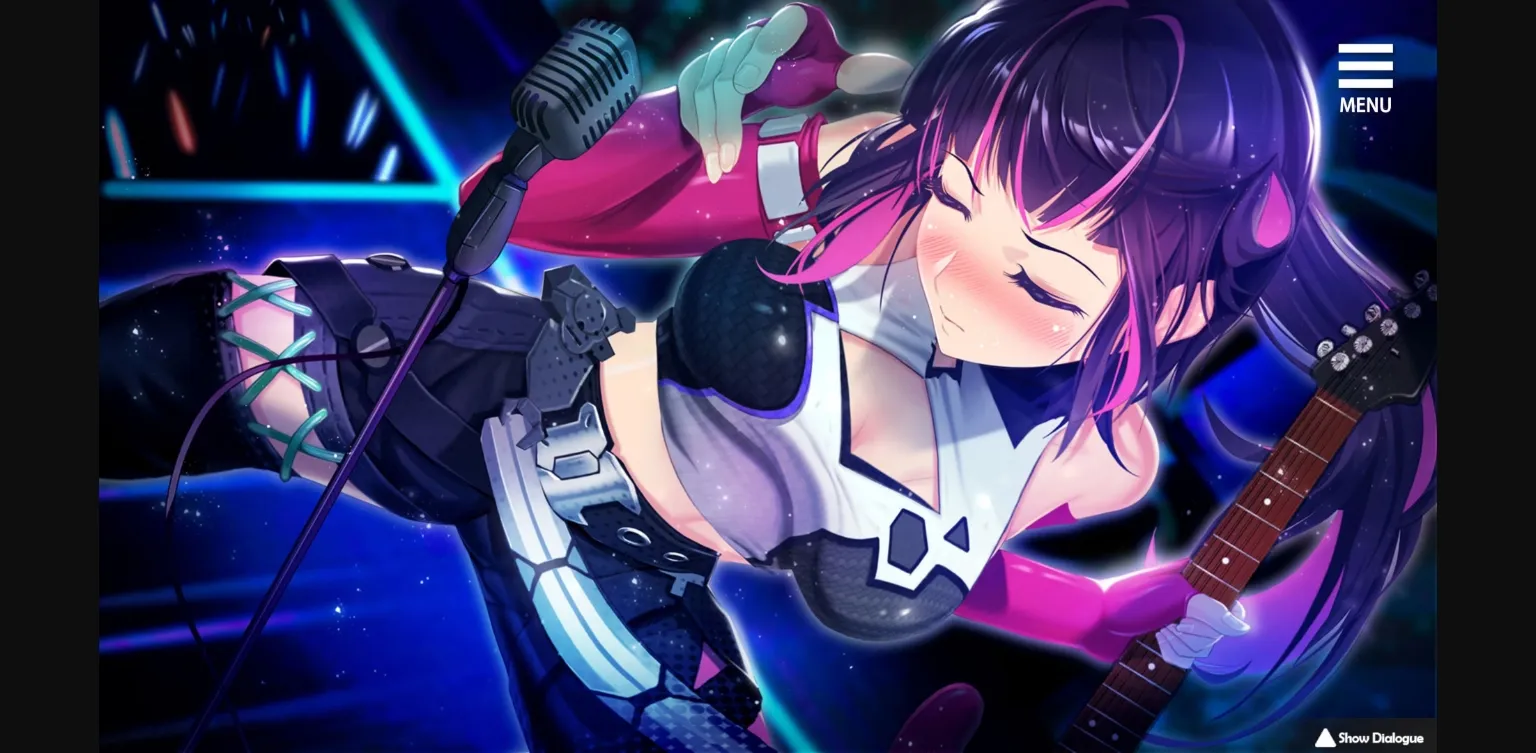Click the bottom bar of the hamburger icon
Image resolution: width=1536 pixels, height=753 pixels.
pos(1365,84)
